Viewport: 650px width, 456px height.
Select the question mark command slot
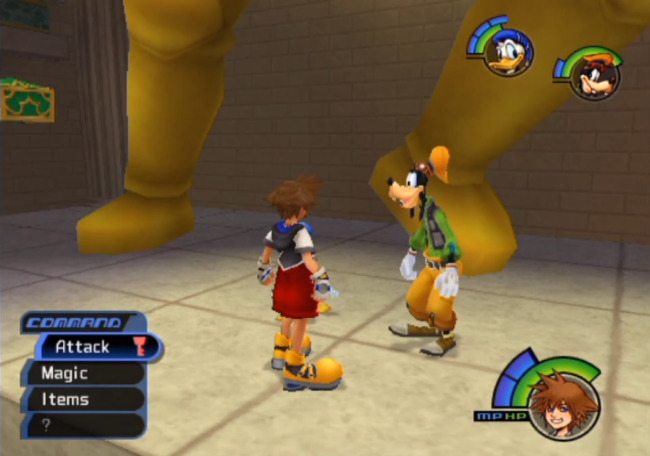coord(78,424)
